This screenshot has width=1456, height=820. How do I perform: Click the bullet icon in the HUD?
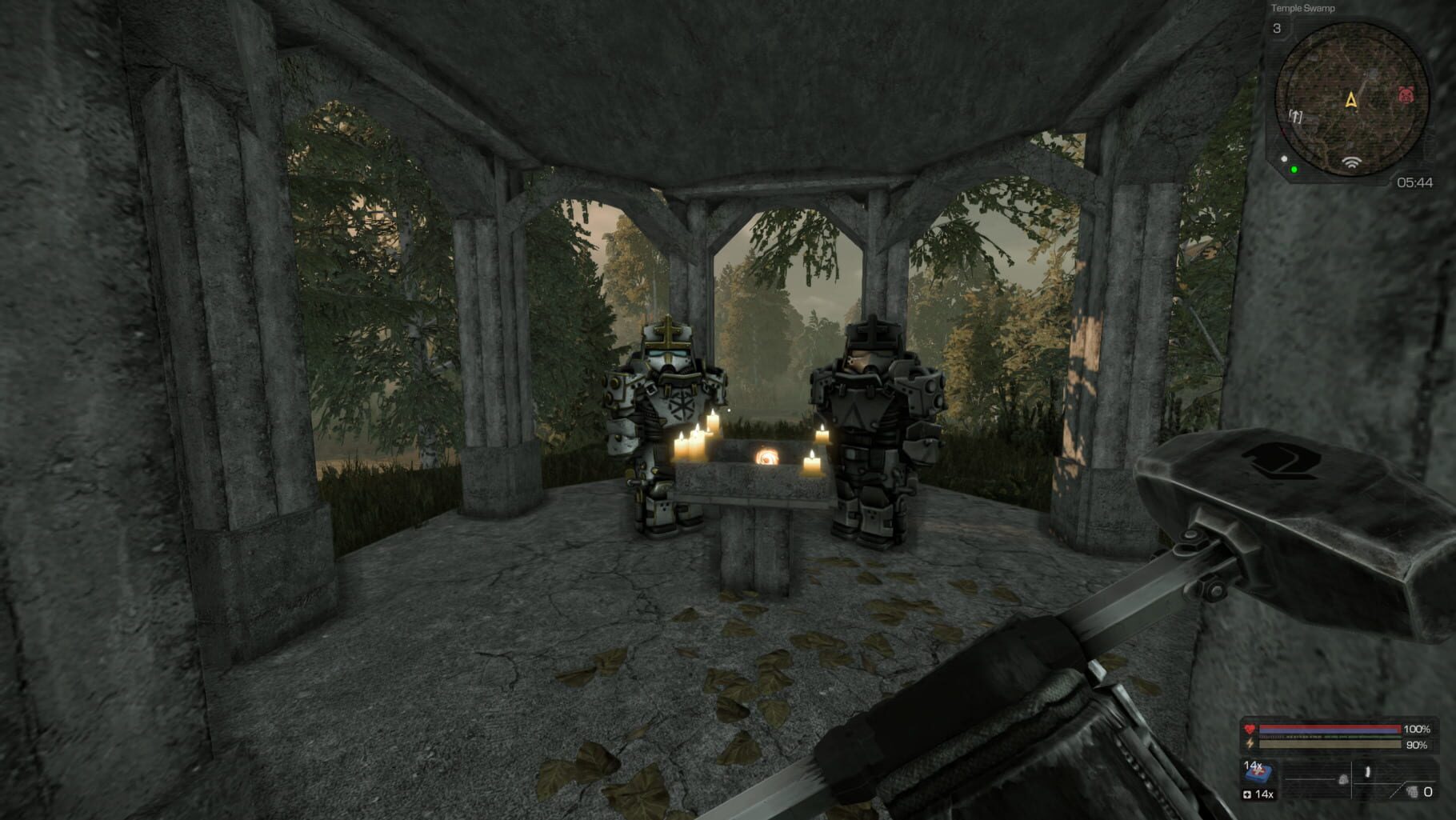(x=1367, y=772)
